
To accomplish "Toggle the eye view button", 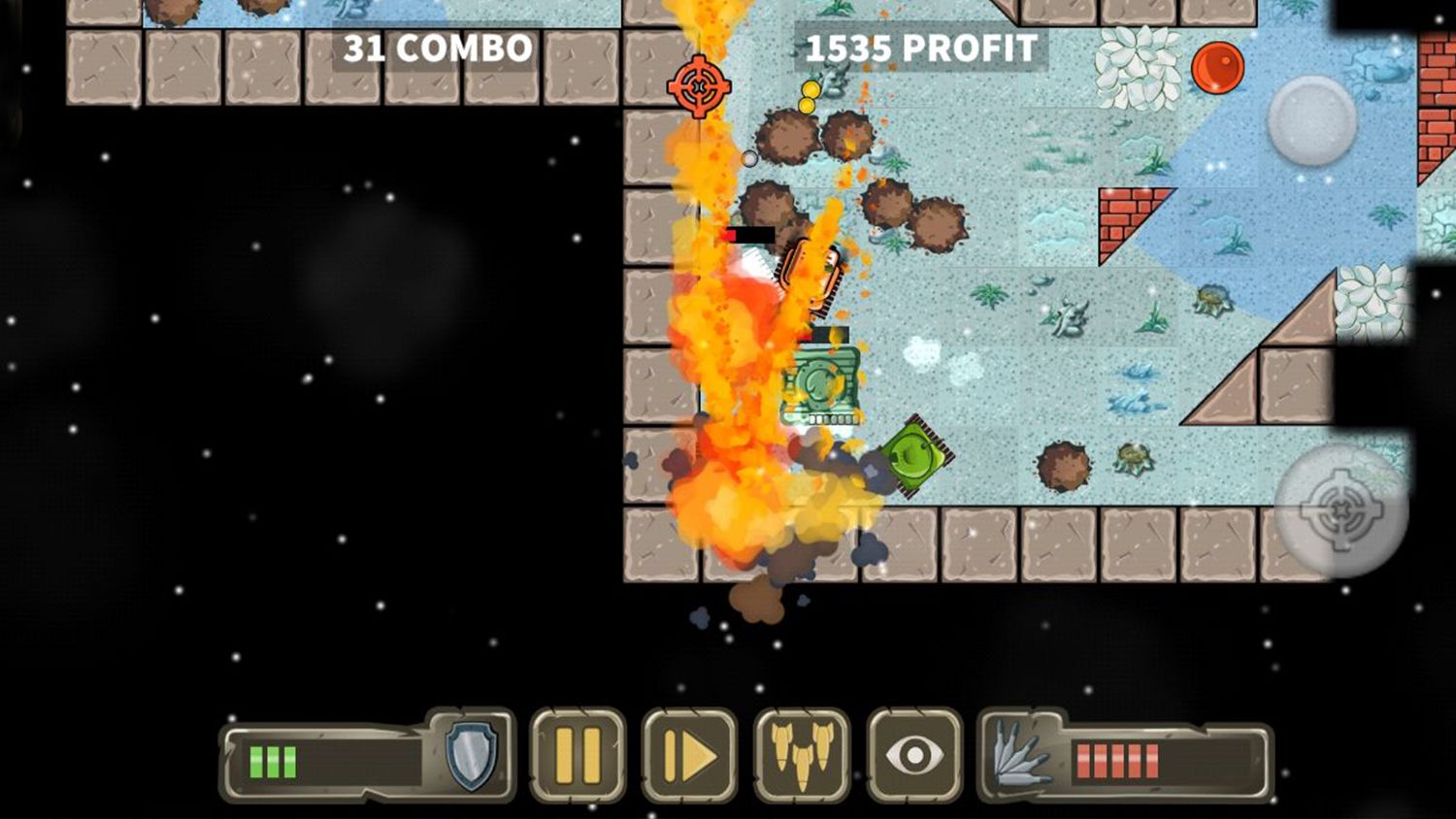I will 914,755.
